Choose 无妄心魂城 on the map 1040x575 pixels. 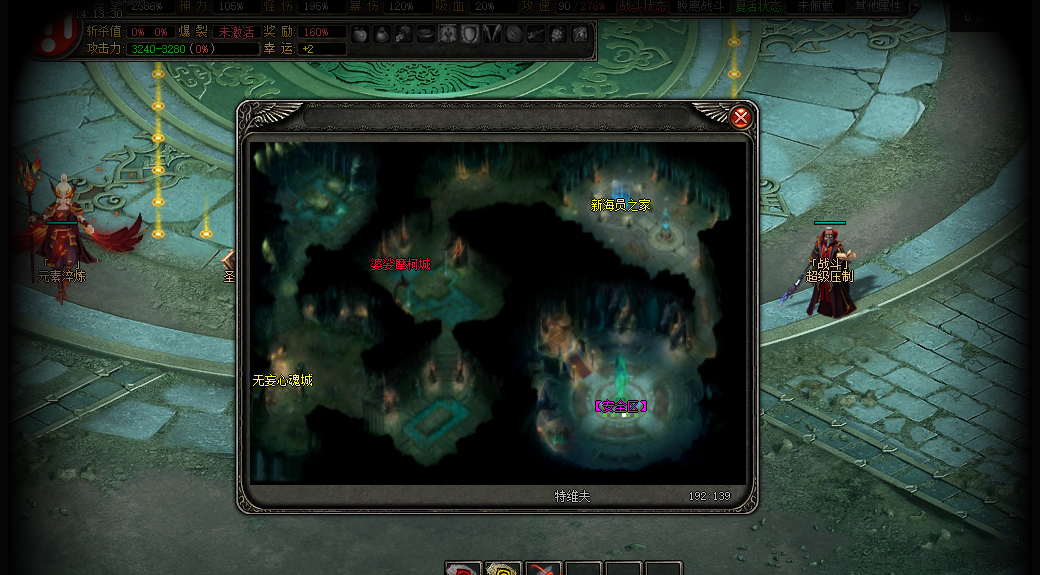282,380
